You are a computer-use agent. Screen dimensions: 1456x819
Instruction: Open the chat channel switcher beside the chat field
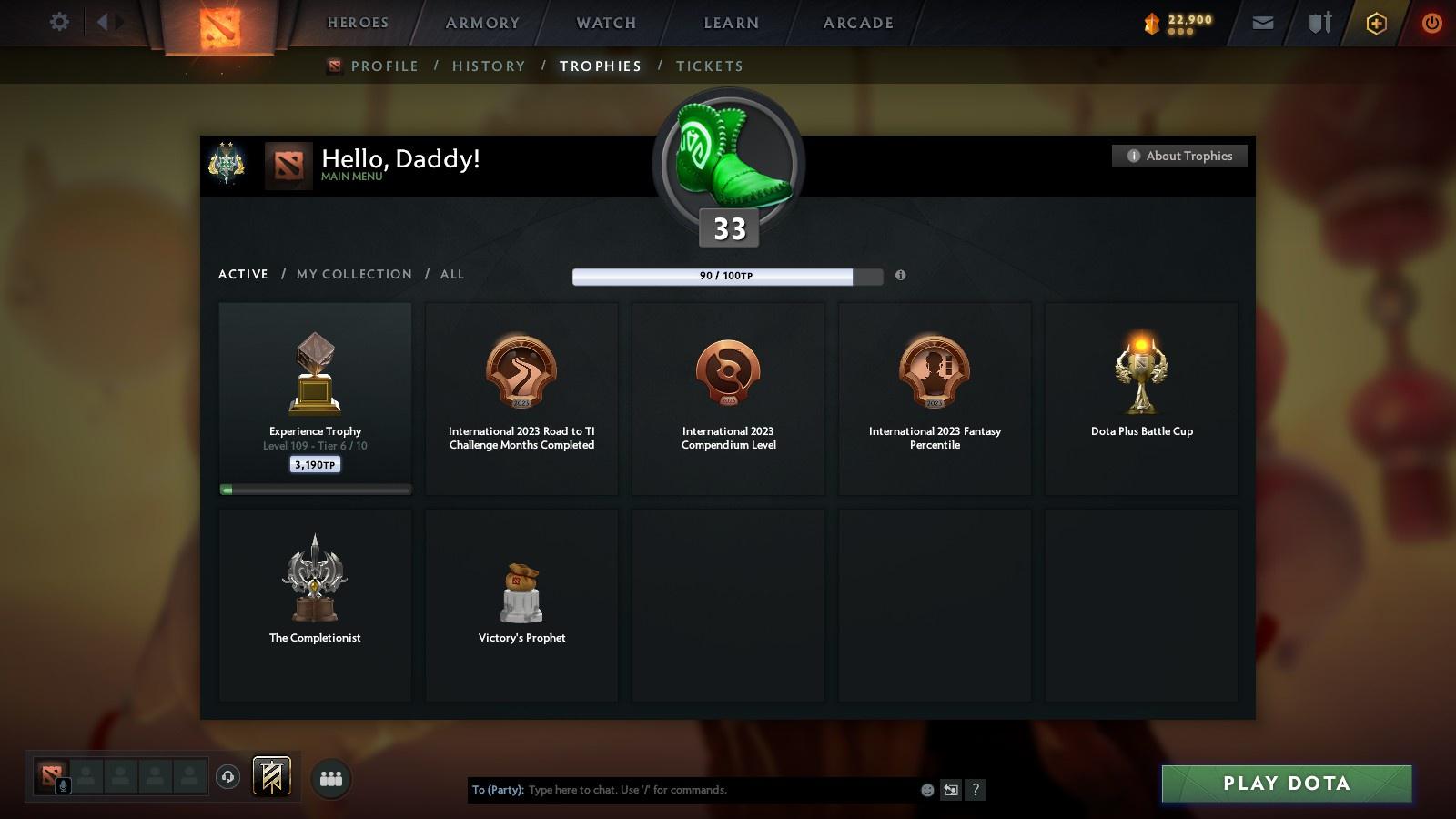click(x=950, y=790)
